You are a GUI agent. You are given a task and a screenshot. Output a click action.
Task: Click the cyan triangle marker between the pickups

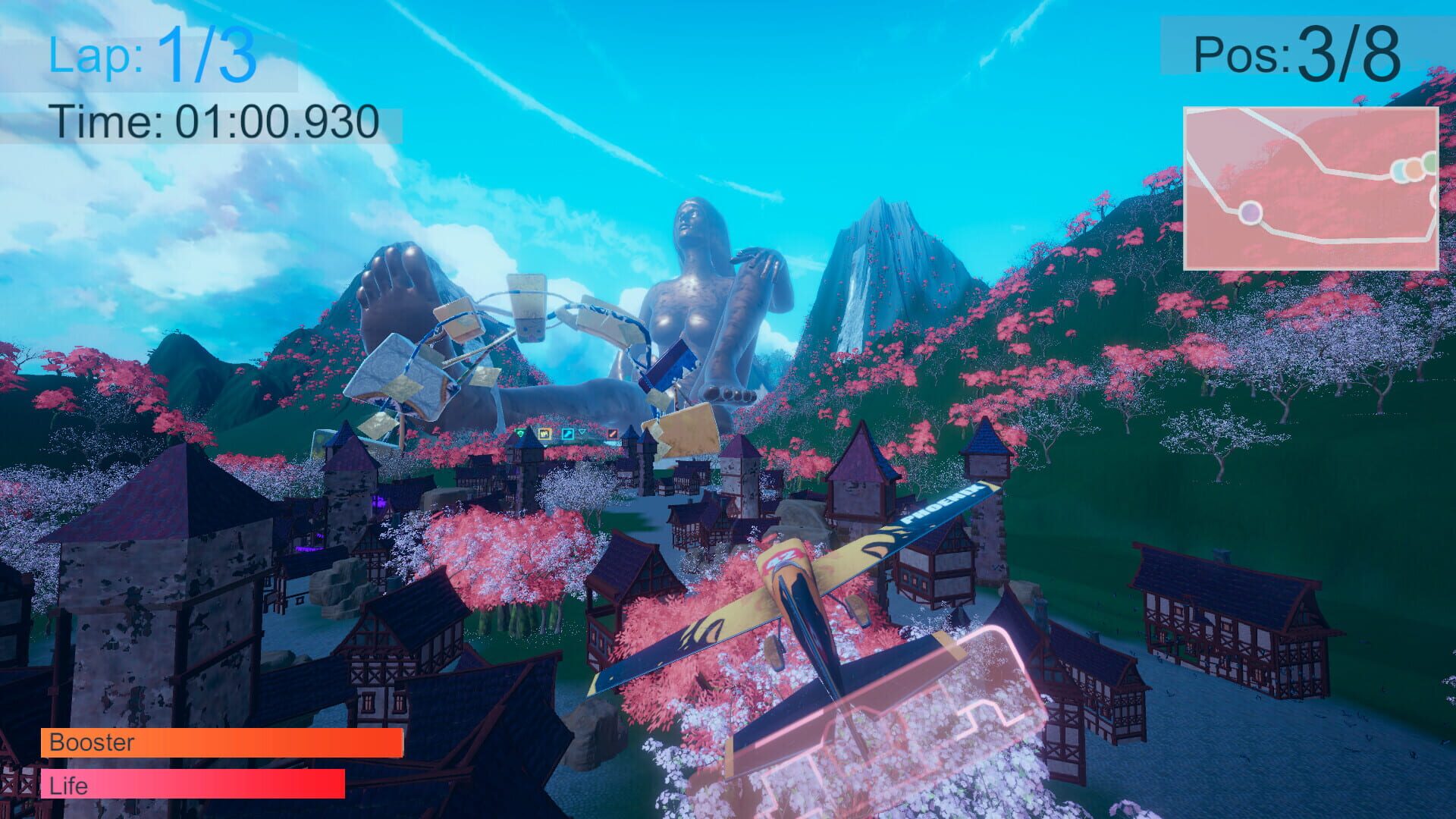click(x=582, y=431)
